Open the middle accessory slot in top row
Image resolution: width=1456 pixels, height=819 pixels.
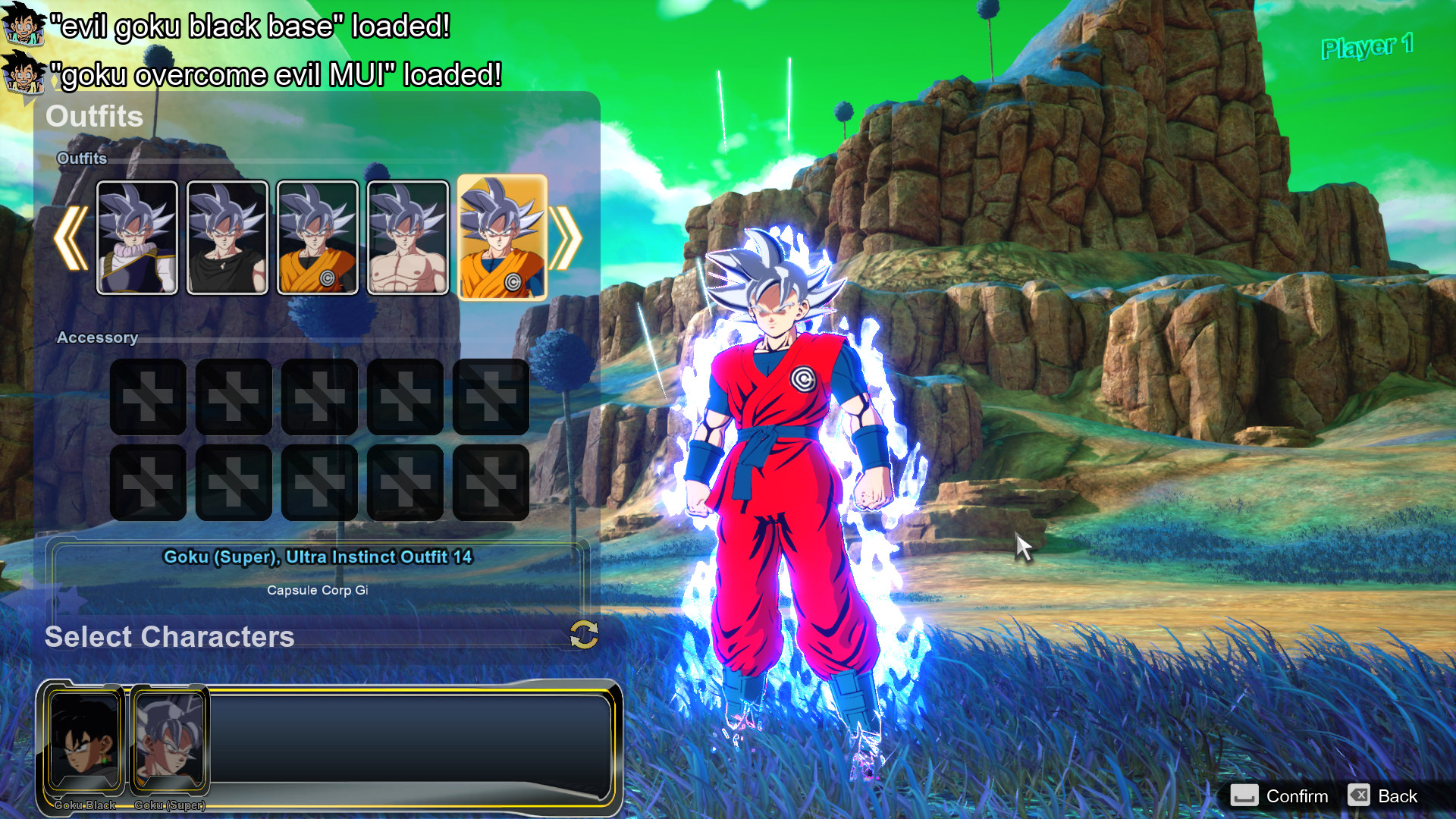(x=319, y=397)
